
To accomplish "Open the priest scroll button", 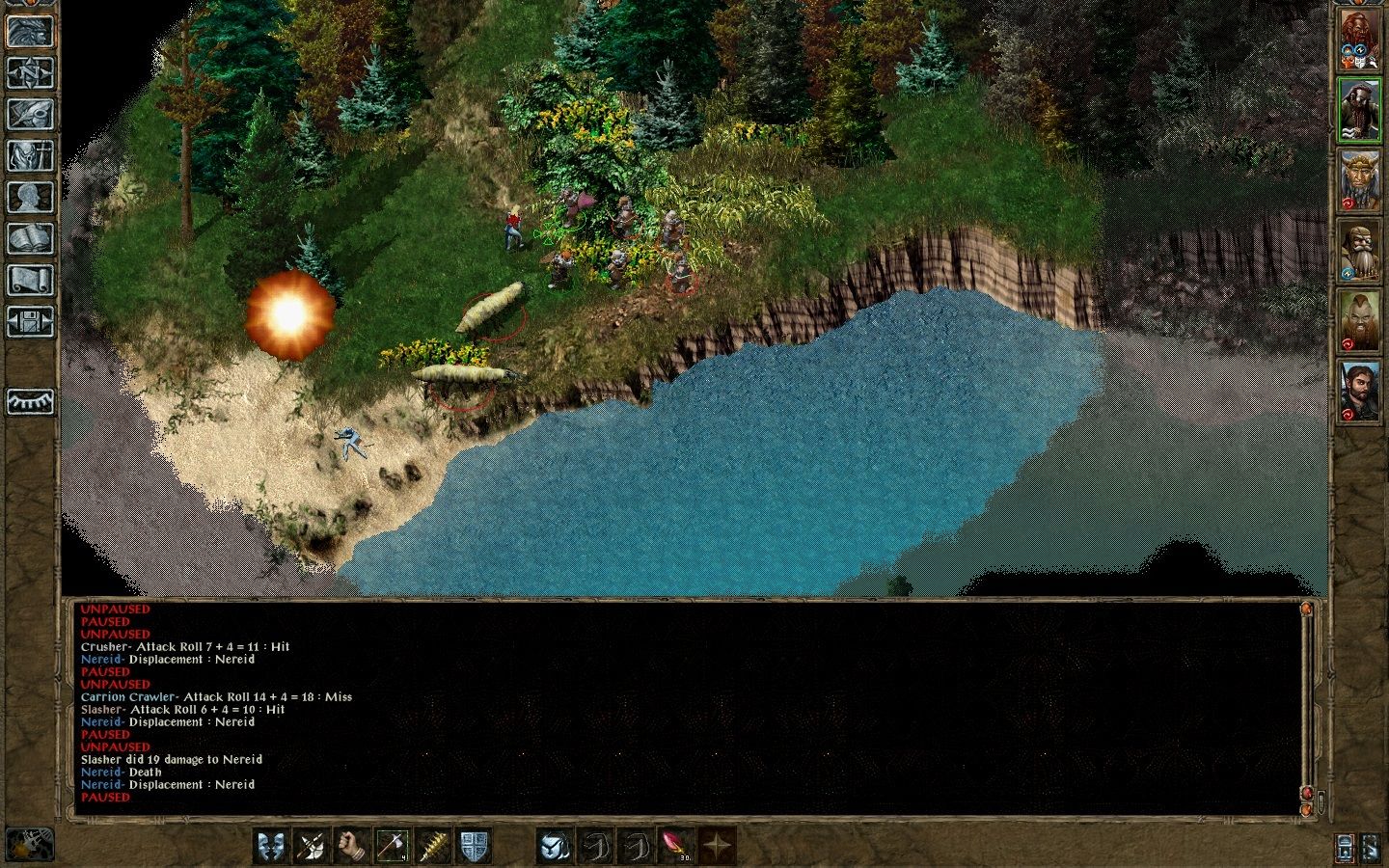I will coord(30,280).
